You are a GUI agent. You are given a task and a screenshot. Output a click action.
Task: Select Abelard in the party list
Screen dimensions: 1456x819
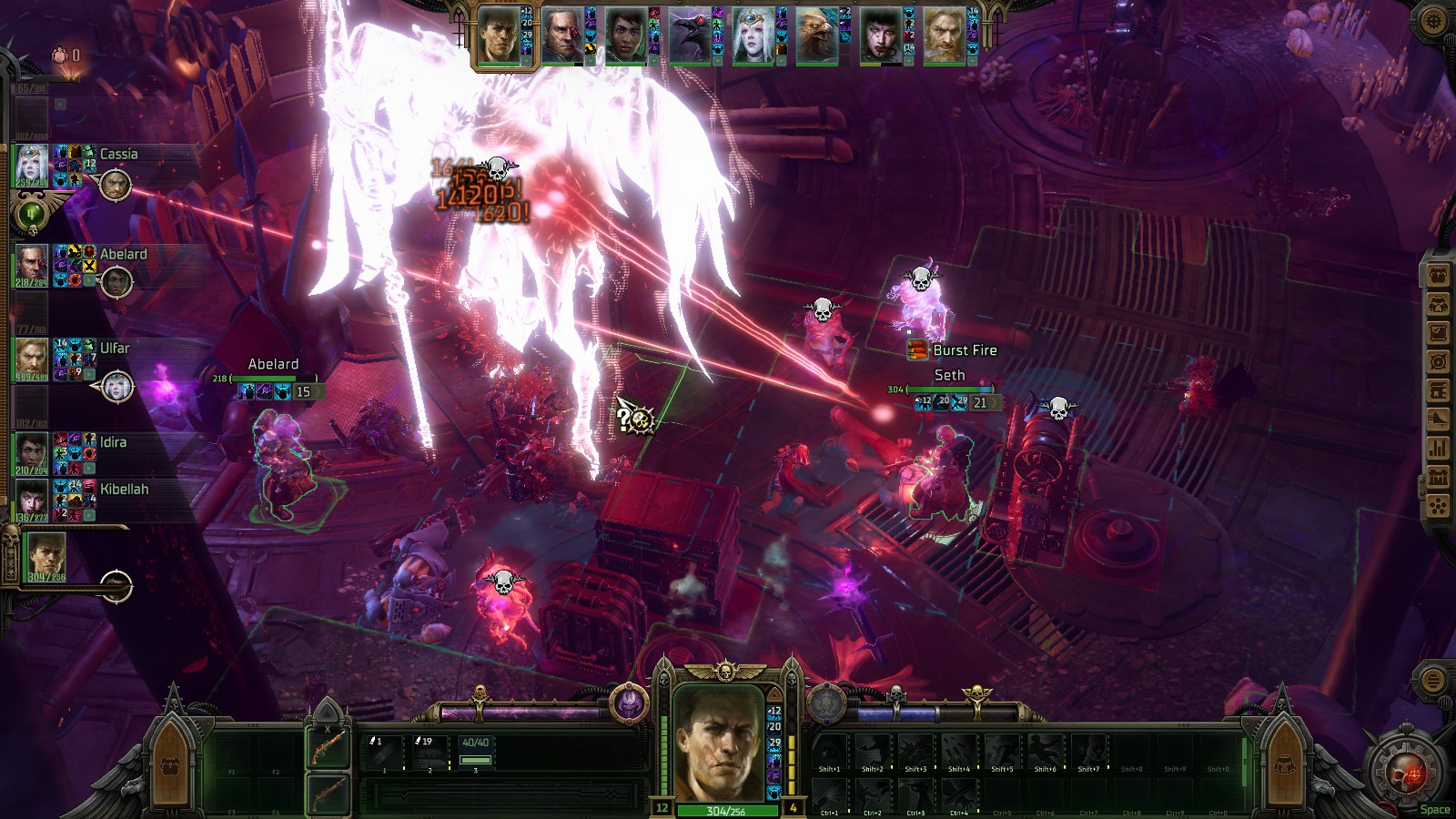[x=31, y=264]
